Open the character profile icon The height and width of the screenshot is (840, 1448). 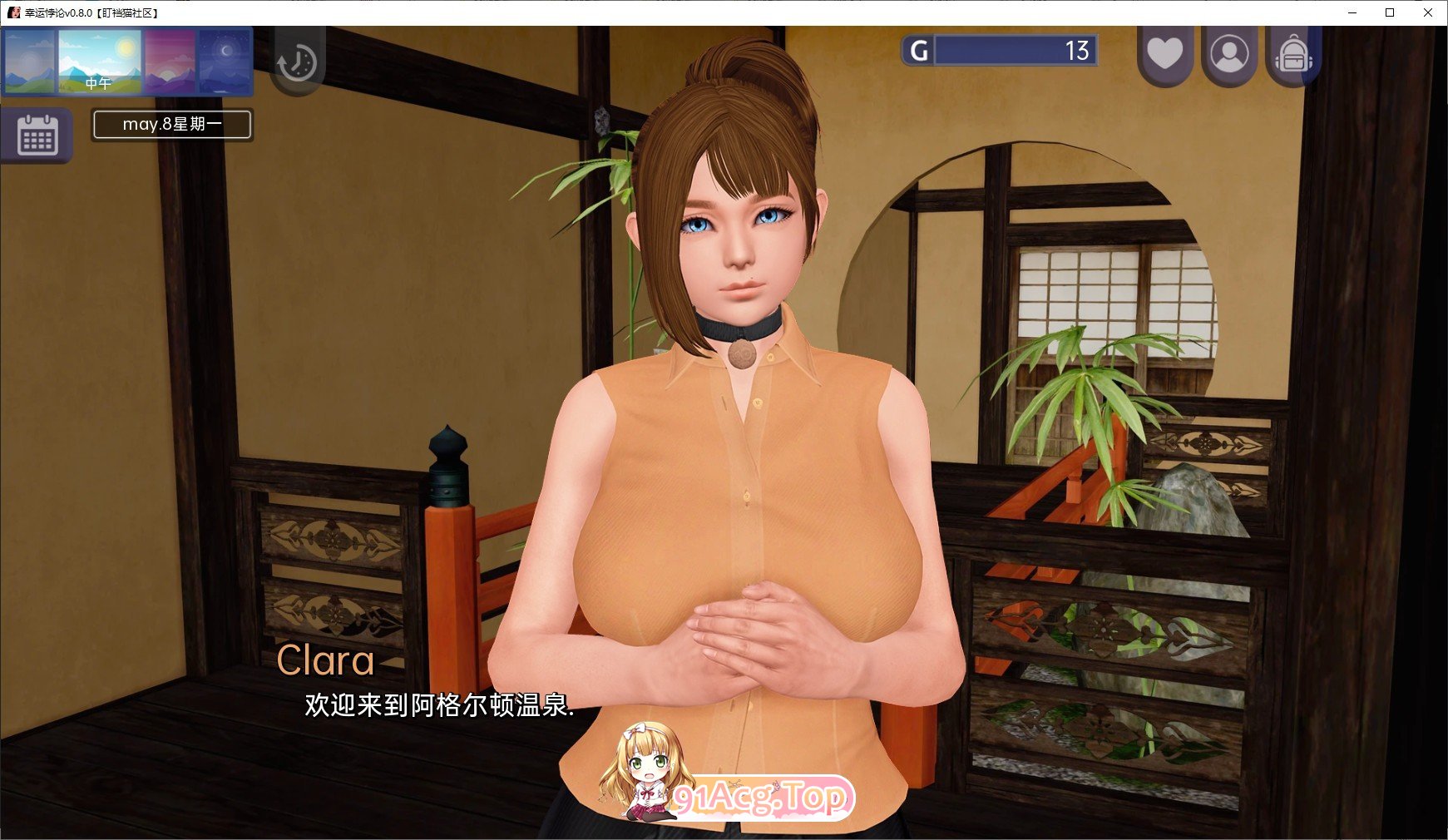pyautogui.click(x=1229, y=52)
